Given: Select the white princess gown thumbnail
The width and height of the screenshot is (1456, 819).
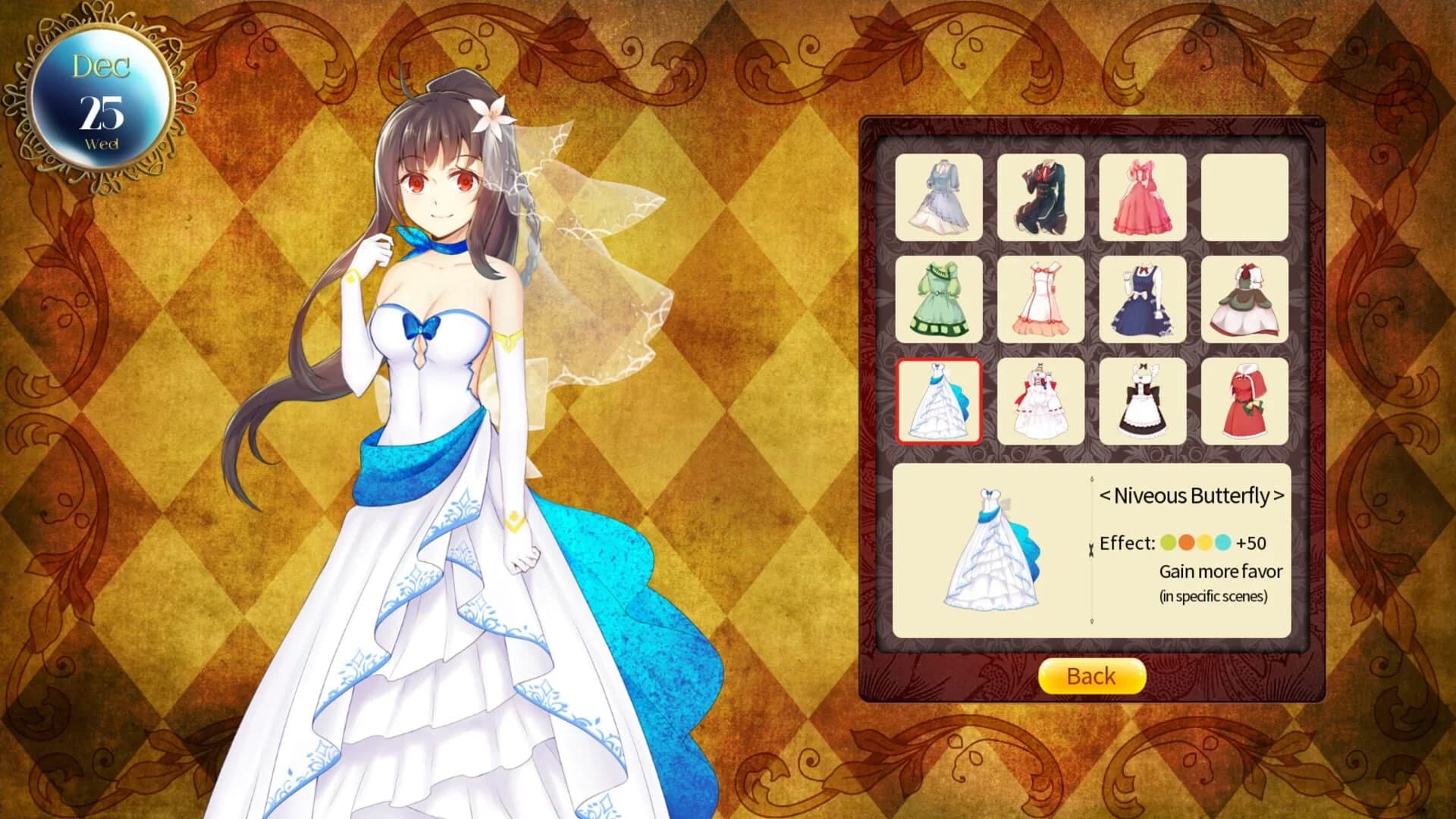Looking at the screenshot, I should 1040,400.
